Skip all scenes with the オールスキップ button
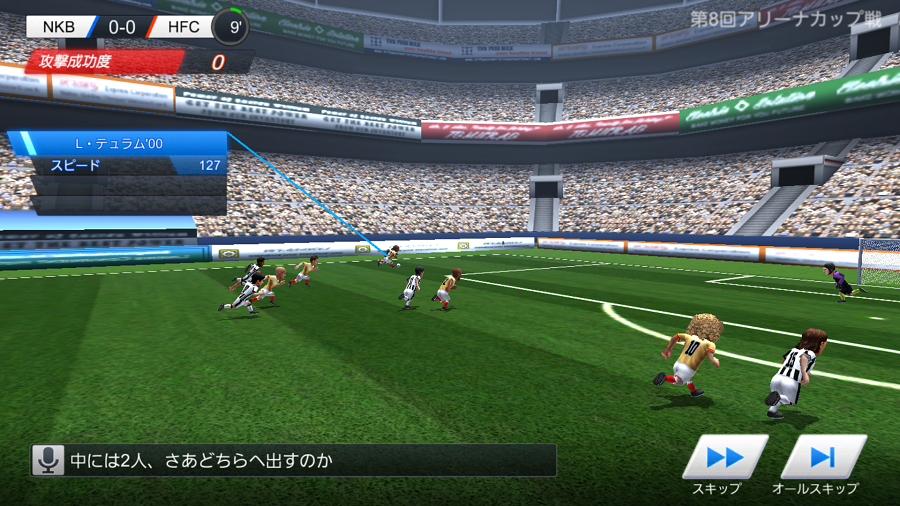Image resolution: width=900 pixels, height=506 pixels. (x=822, y=457)
